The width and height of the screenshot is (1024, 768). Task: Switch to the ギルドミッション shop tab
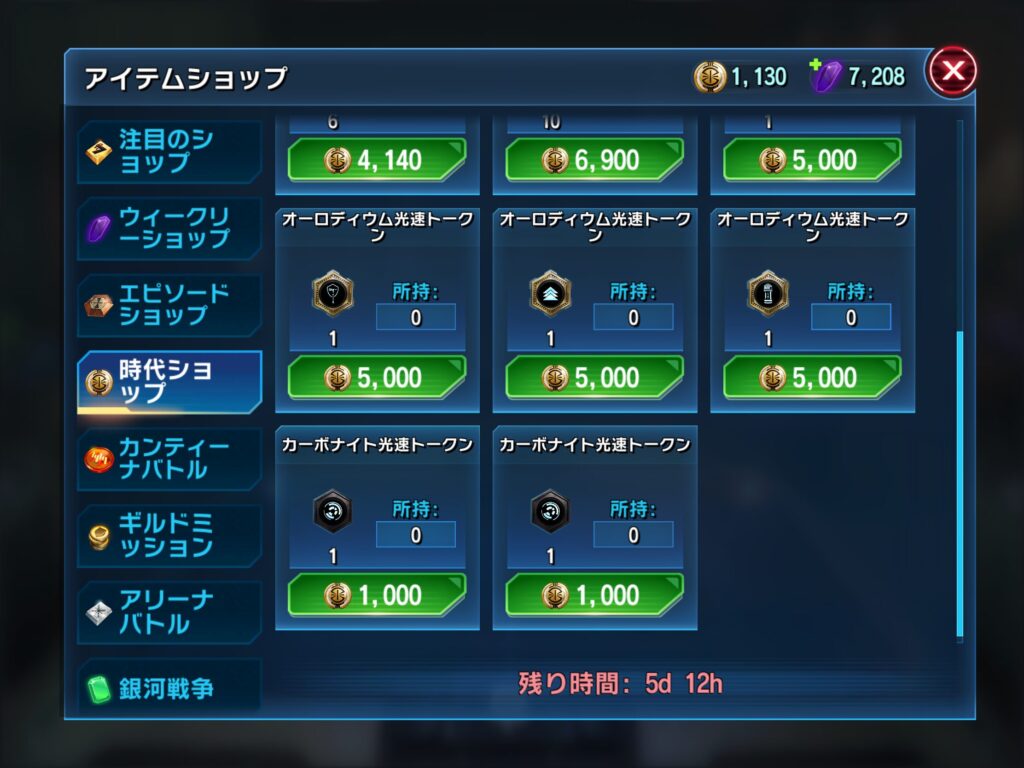(x=170, y=535)
